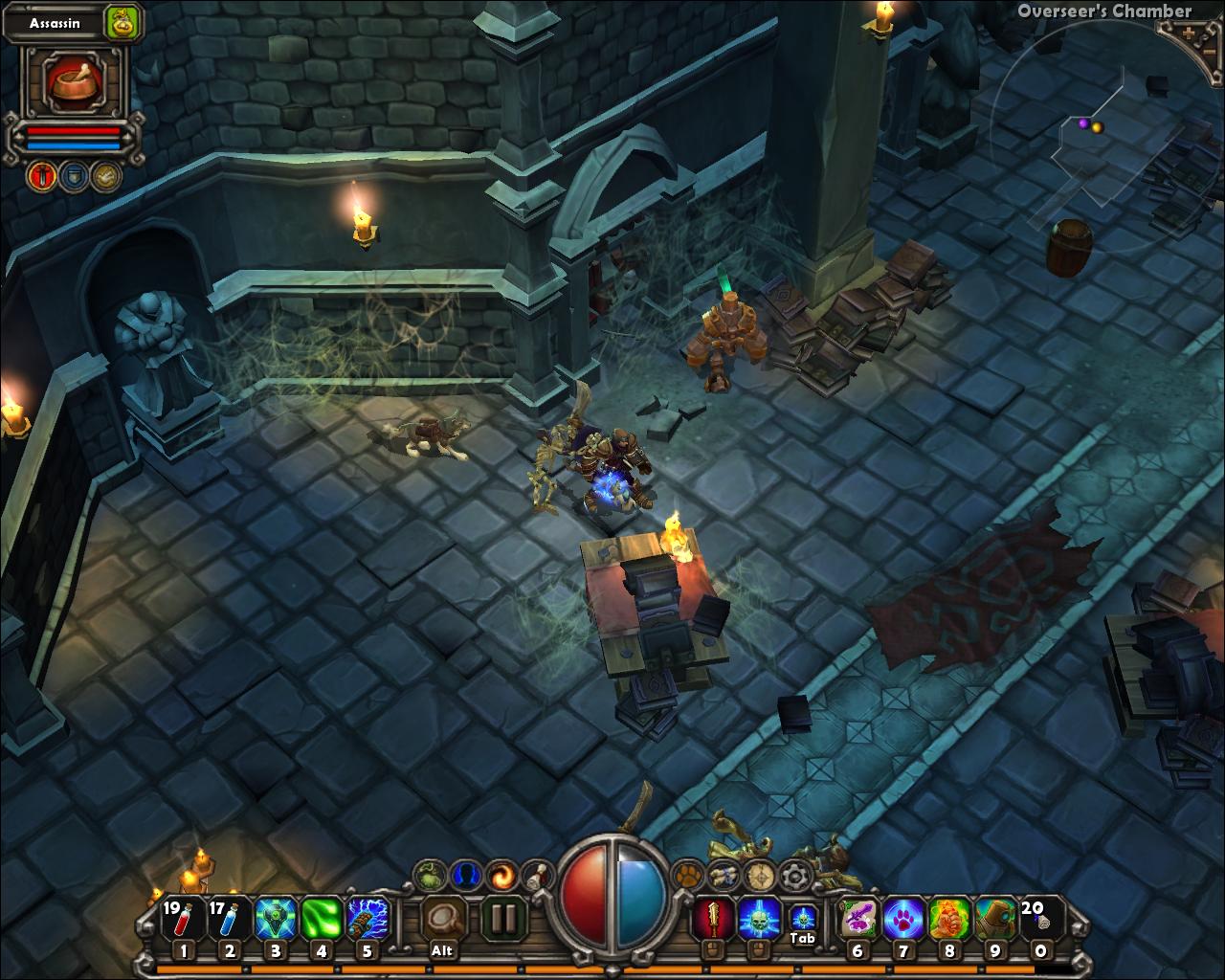Drink the mana potion in slot 2
This screenshot has width=1225, height=980.
click(230, 917)
